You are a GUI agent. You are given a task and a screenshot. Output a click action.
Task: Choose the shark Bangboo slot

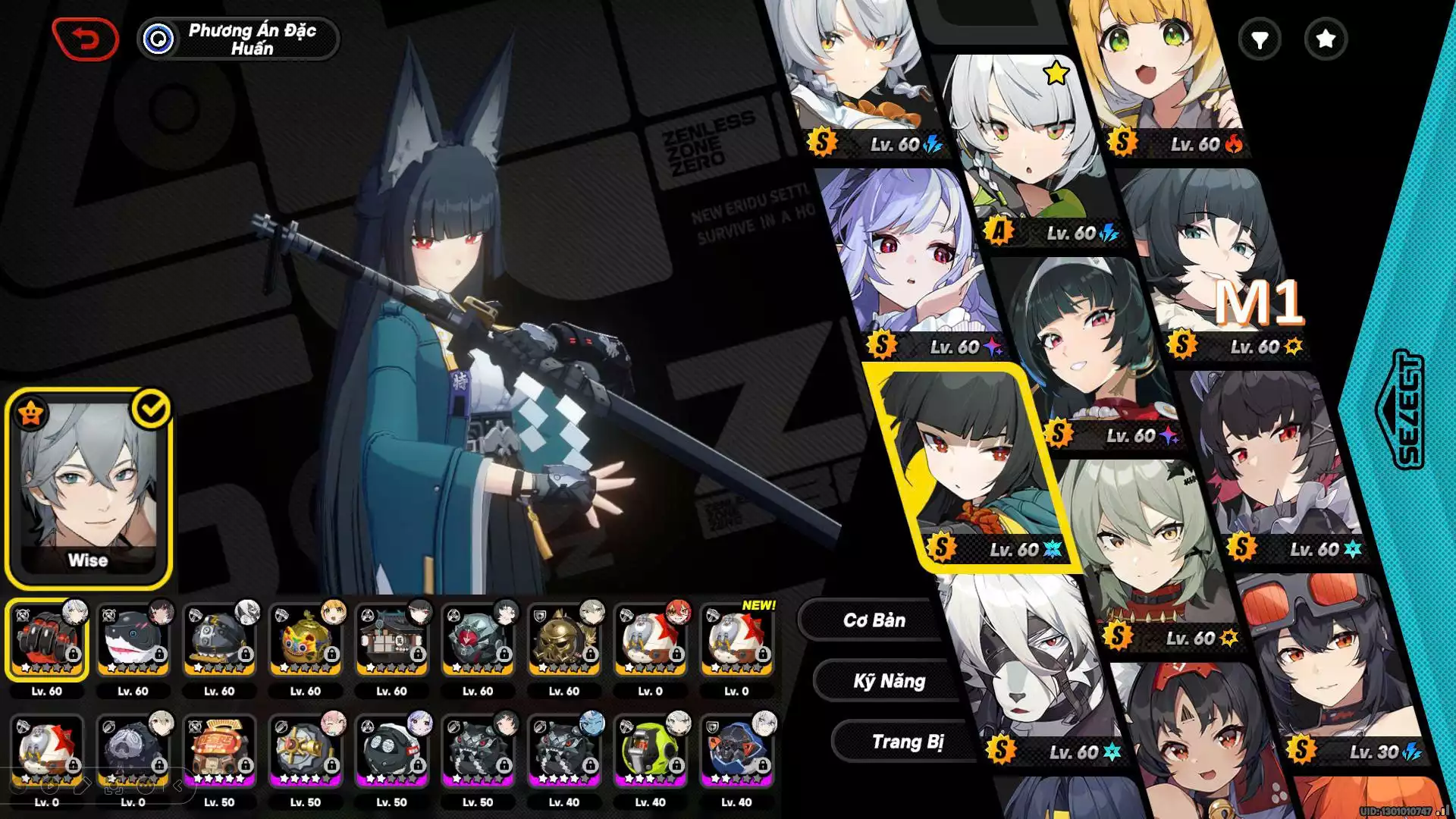tap(133, 641)
